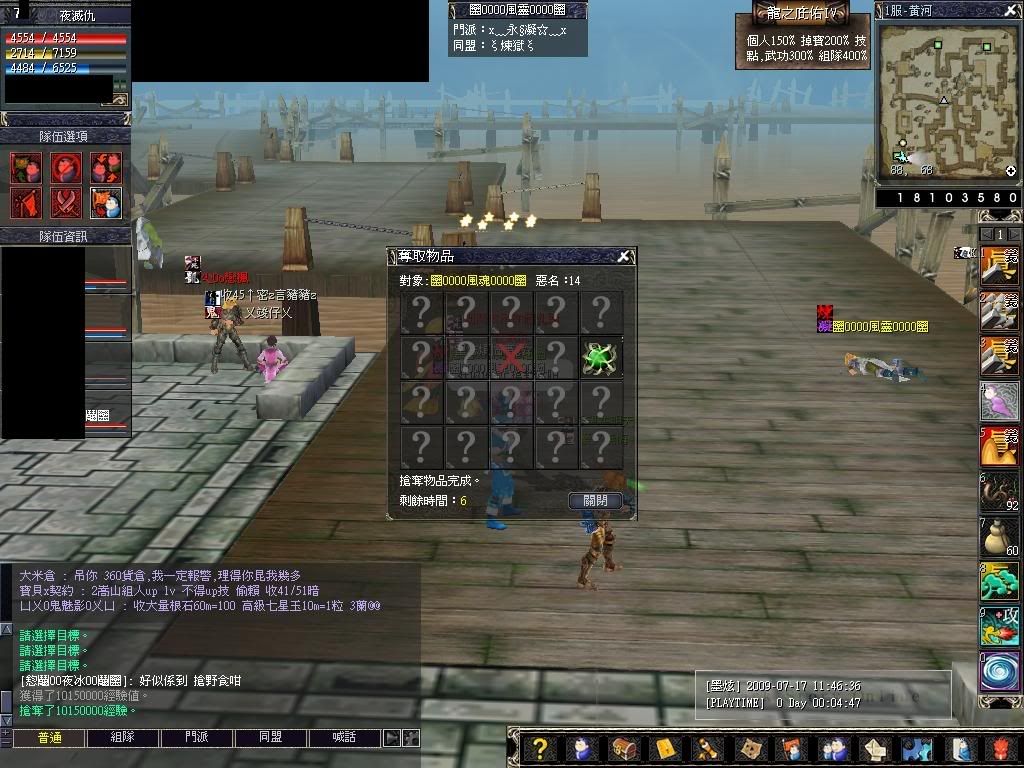This screenshot has width=1024, height=768.
Task: Activate the 攻 attack skill icon
Action: [x=998, y=626]
